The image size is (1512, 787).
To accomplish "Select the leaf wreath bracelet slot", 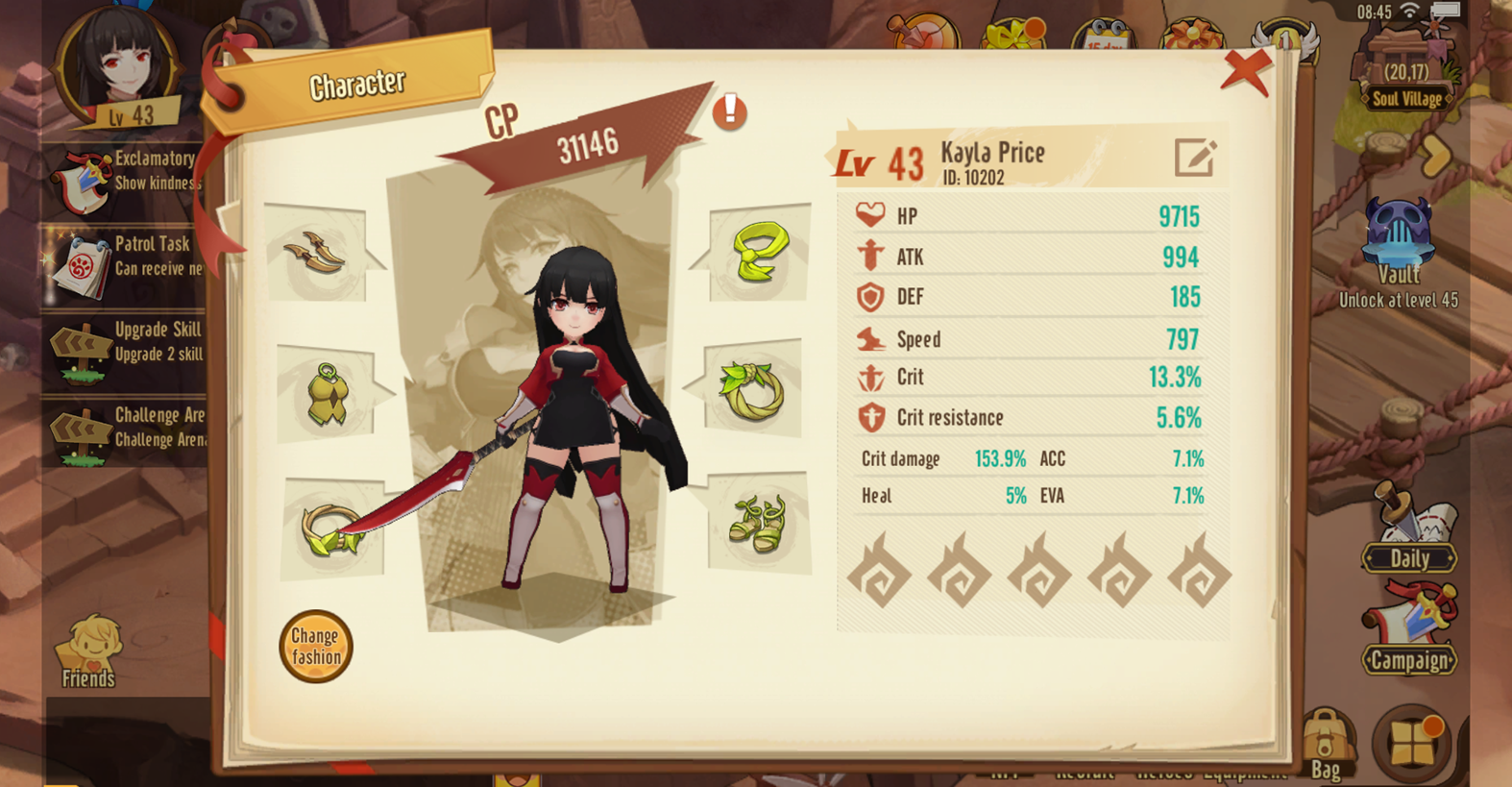I will click(753, 391).
